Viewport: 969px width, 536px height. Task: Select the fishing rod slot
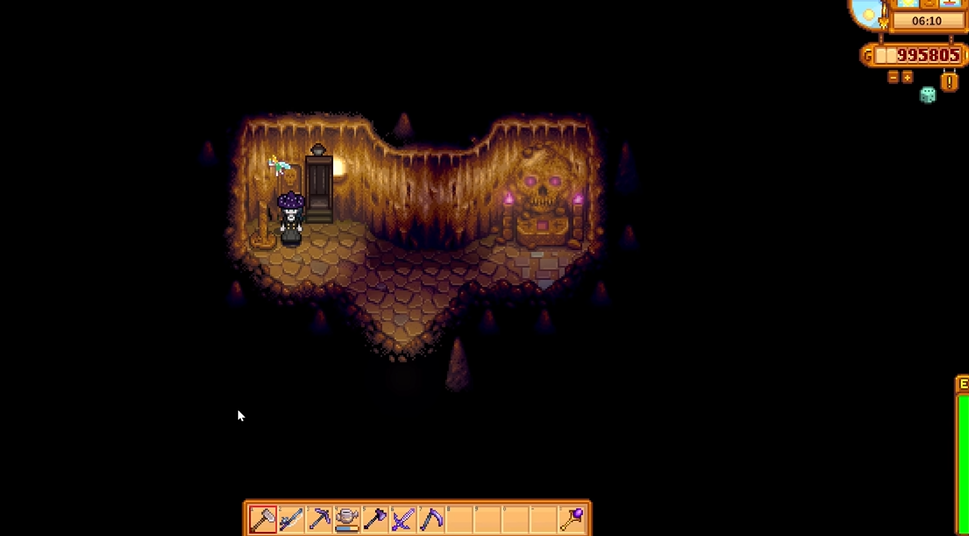[291, 519]
